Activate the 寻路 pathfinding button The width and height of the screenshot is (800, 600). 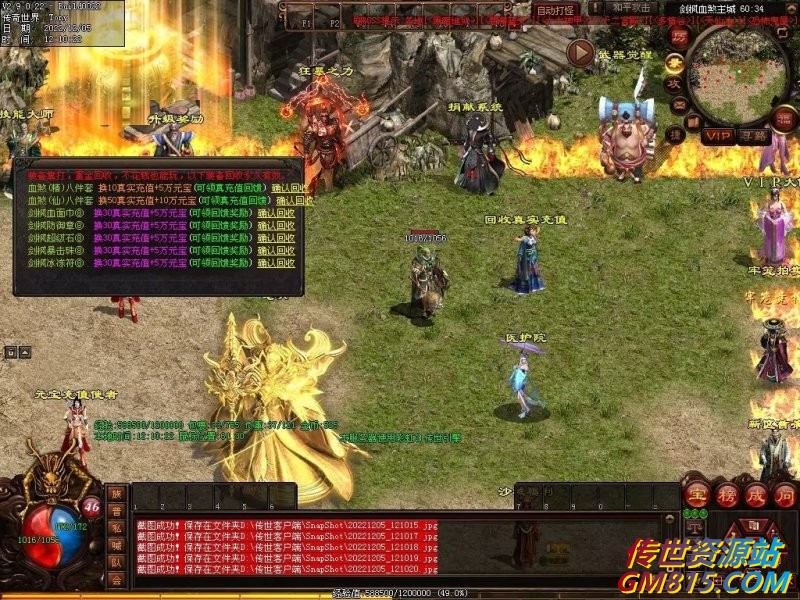click(x=750, y=135)
